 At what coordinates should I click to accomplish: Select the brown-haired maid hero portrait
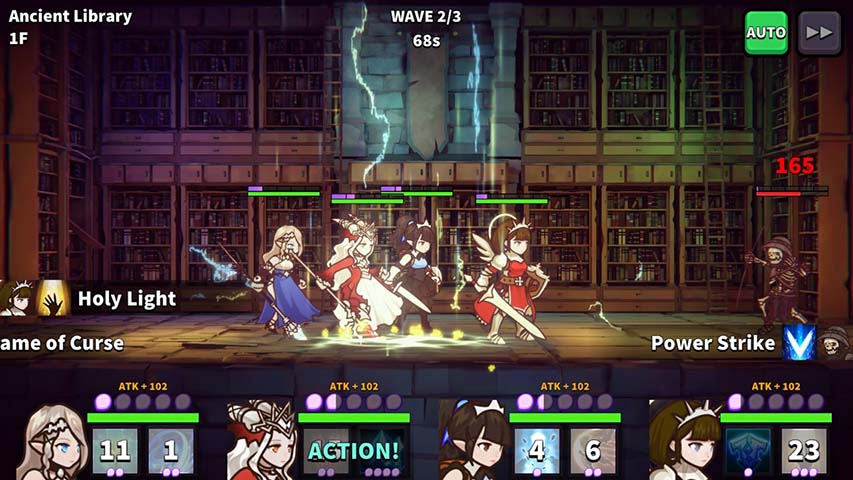(x=682, y=442)
